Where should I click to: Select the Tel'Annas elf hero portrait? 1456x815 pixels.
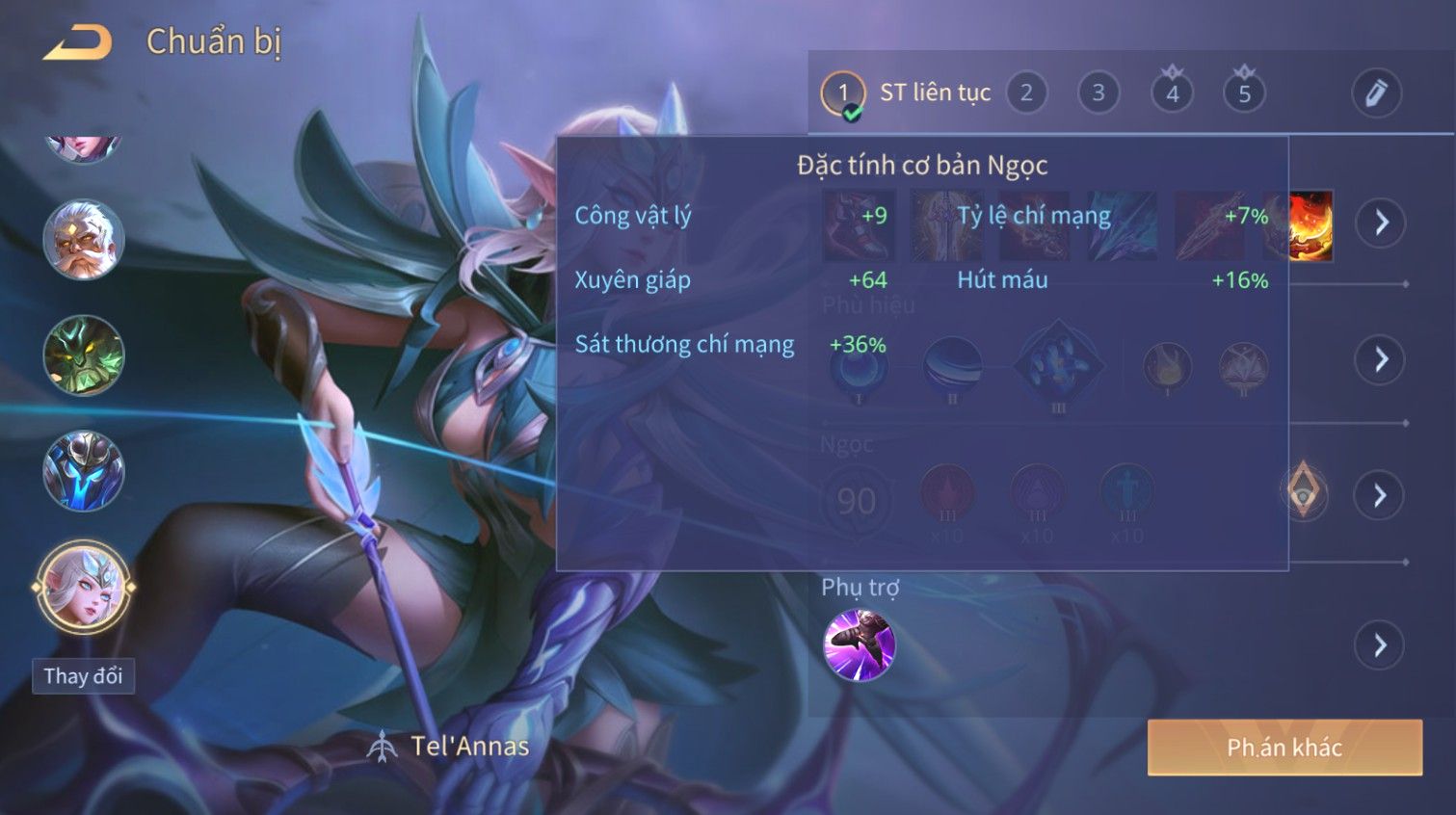(x=84, y=587)
